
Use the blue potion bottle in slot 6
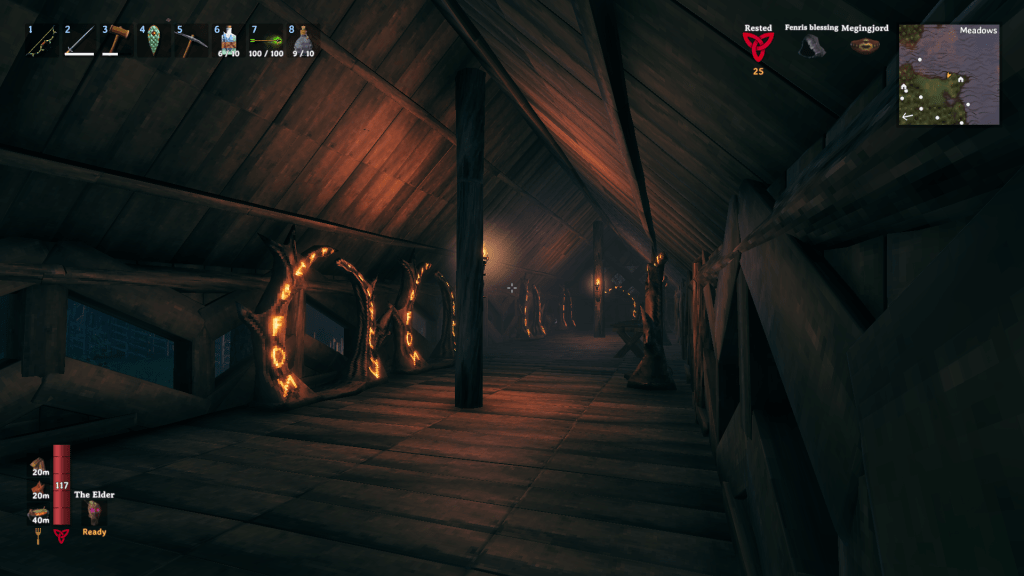point(228,41)
